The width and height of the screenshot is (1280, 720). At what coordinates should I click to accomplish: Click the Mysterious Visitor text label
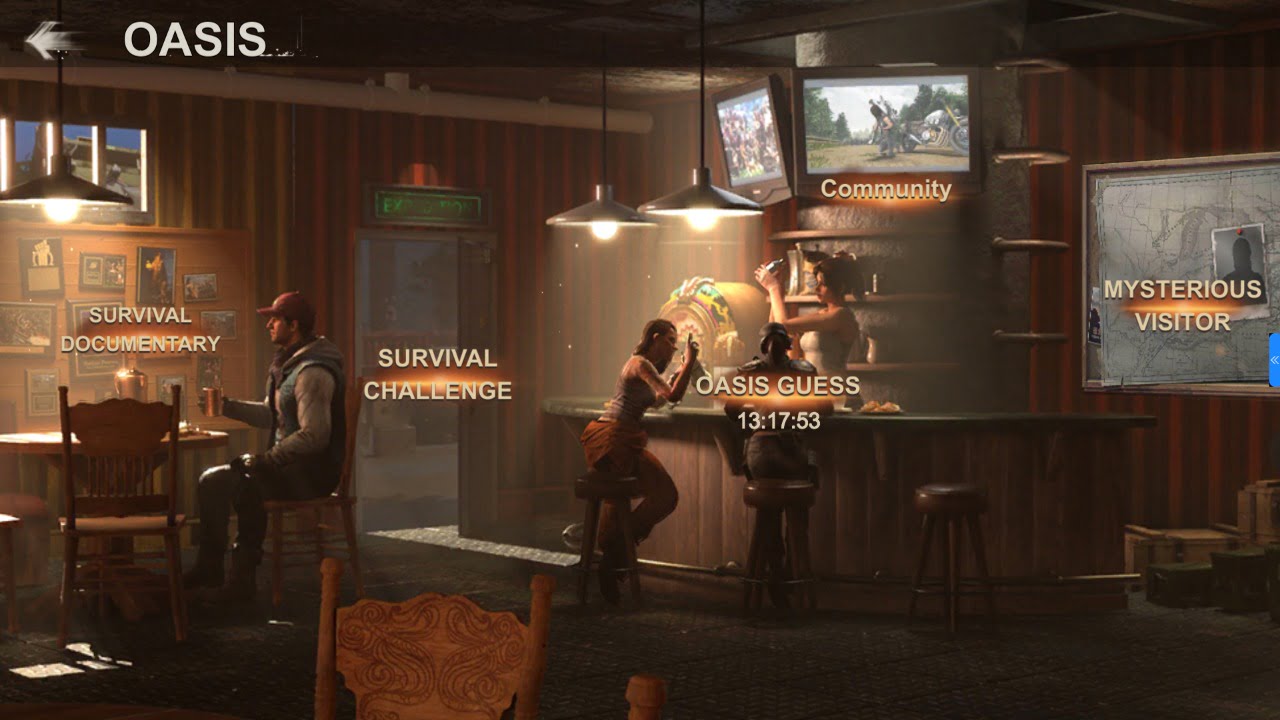[x=1181, y=305]
